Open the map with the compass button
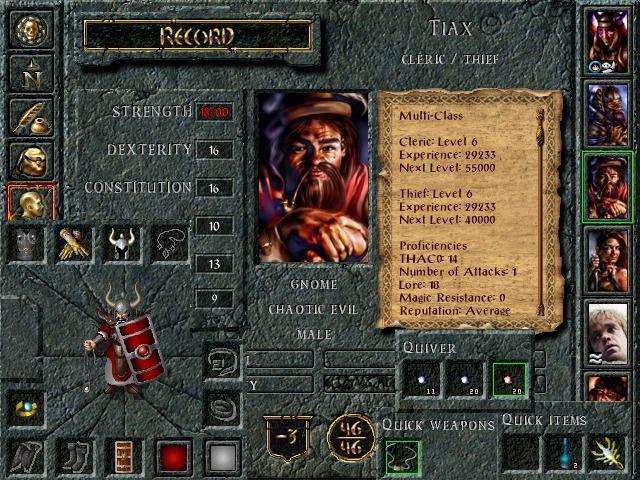The width and height of the screenshot is (640, 480). [31, 72]
